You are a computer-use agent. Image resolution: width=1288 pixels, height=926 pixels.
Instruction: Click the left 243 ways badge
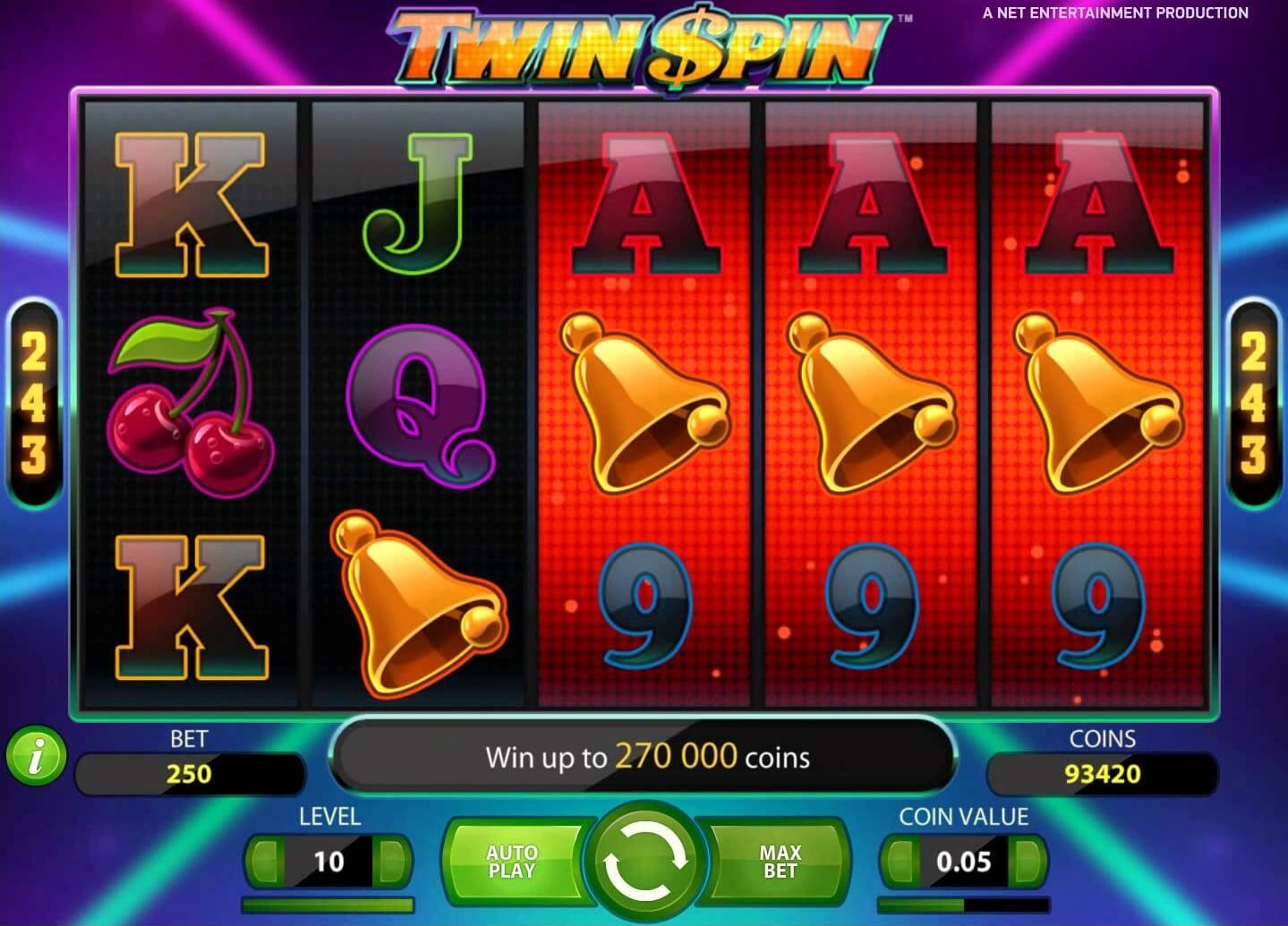[32, 402]
